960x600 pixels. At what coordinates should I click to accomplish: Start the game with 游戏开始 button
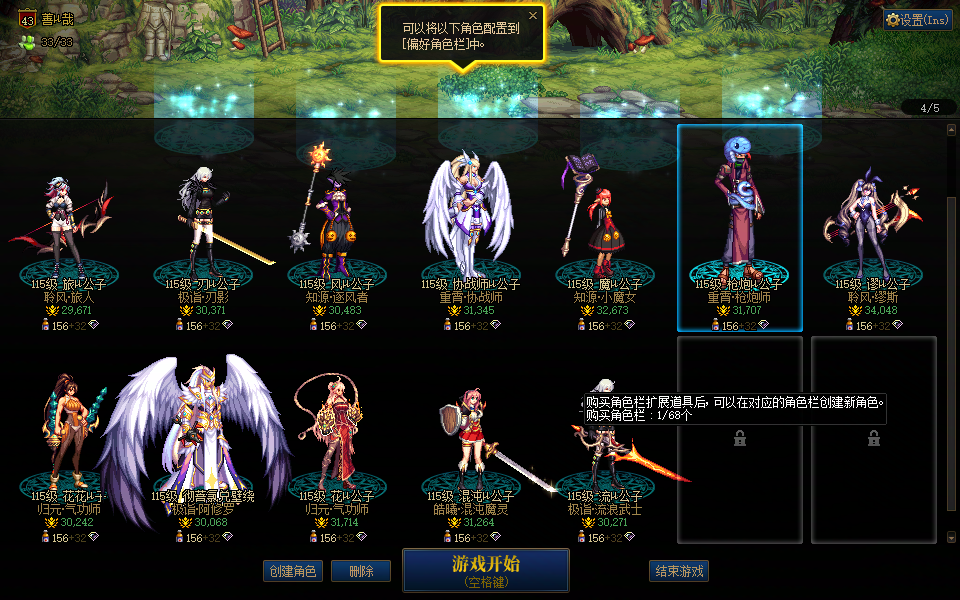coord(486,569)
